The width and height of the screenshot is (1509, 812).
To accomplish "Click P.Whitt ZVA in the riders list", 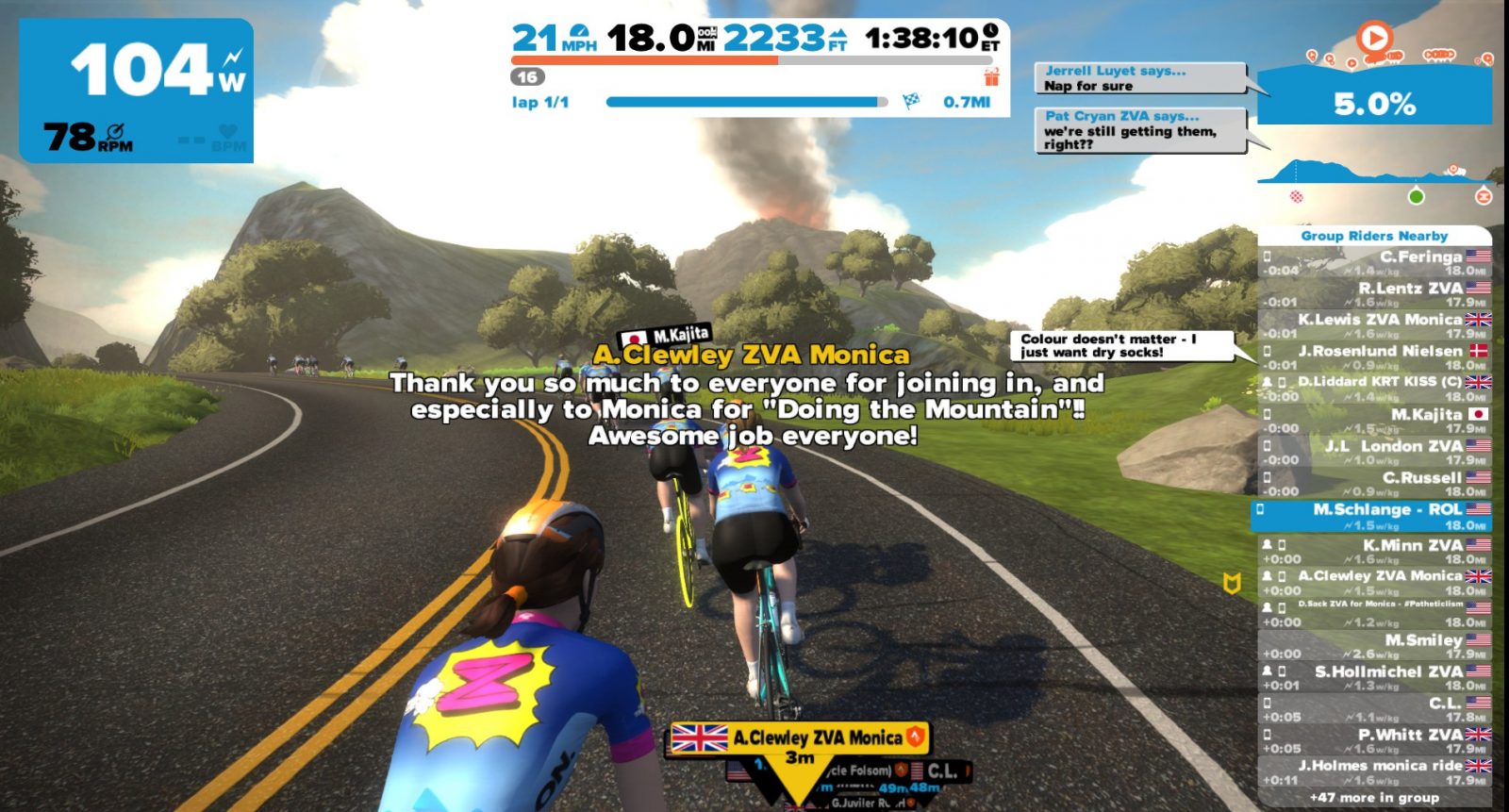I will (x=1375, y=740).
